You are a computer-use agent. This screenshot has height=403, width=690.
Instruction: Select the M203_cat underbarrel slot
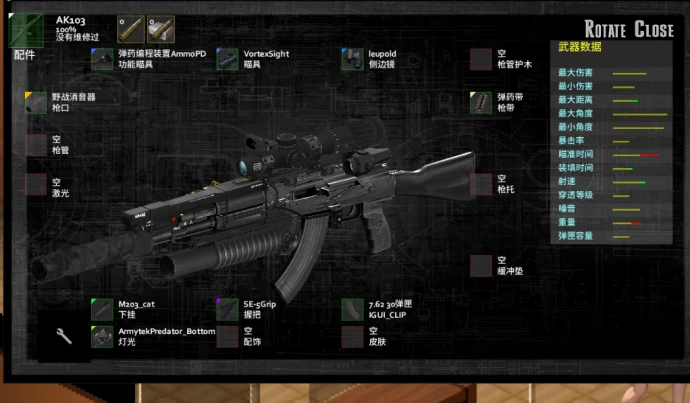click(102, 309)
